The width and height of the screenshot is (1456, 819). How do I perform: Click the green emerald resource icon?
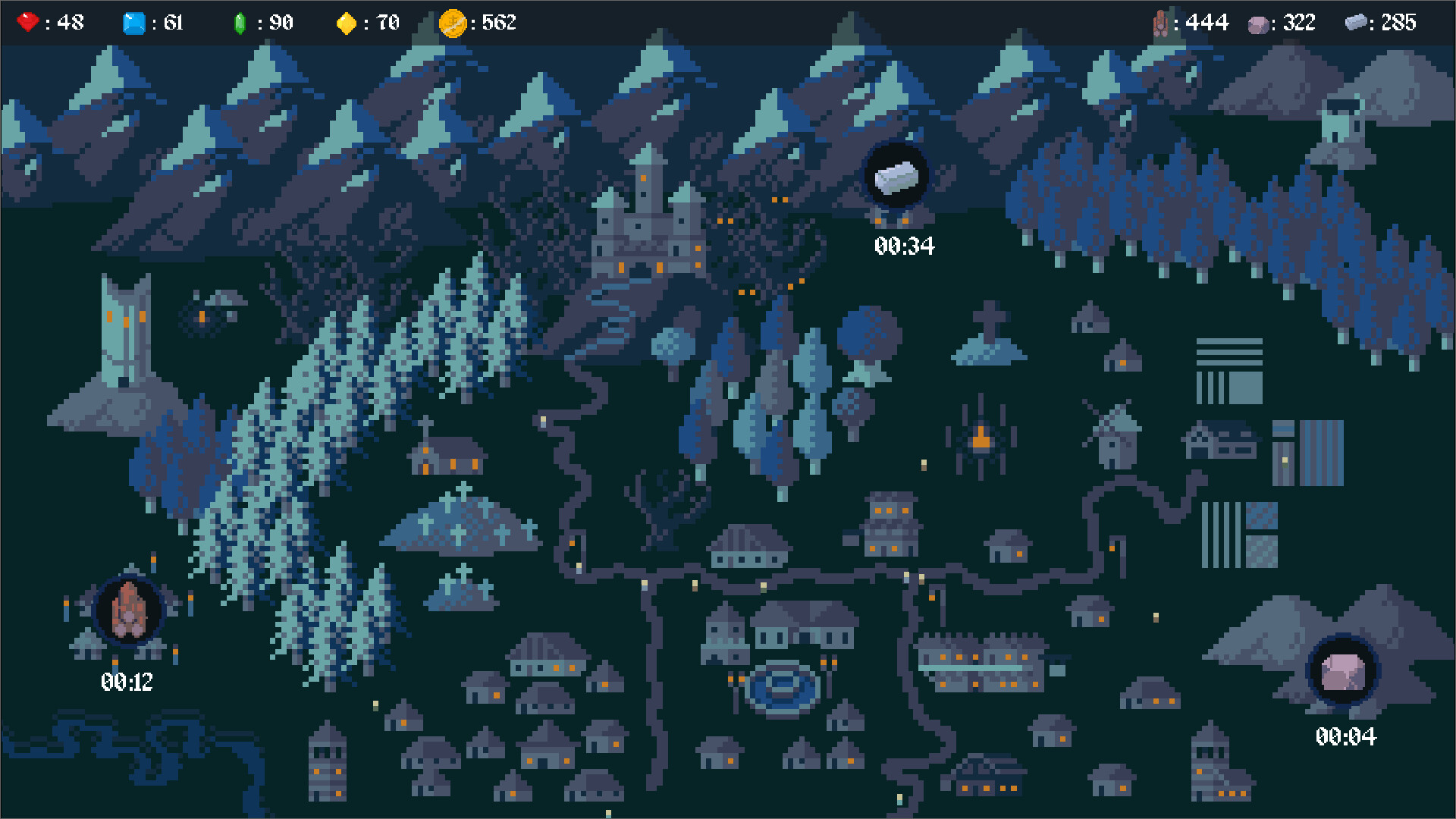coord(241,22)
